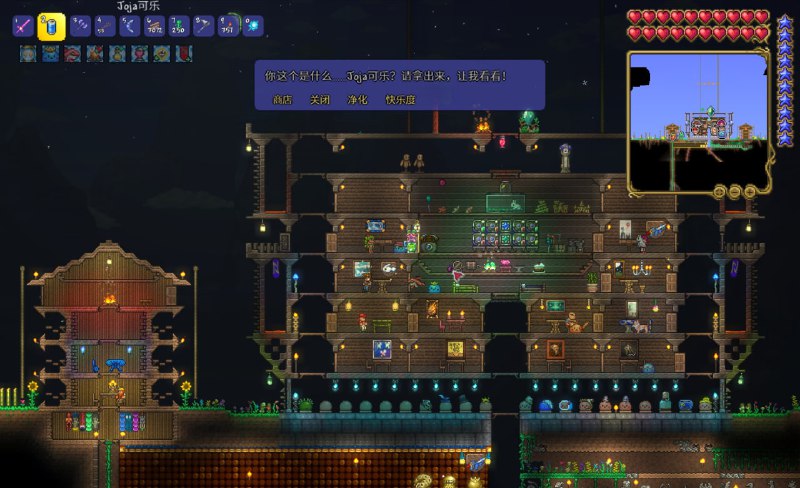Select the blue magic item in the last hotbar slot
The width and height of the screenshot is (800, 488).
(x=254, y=26)
